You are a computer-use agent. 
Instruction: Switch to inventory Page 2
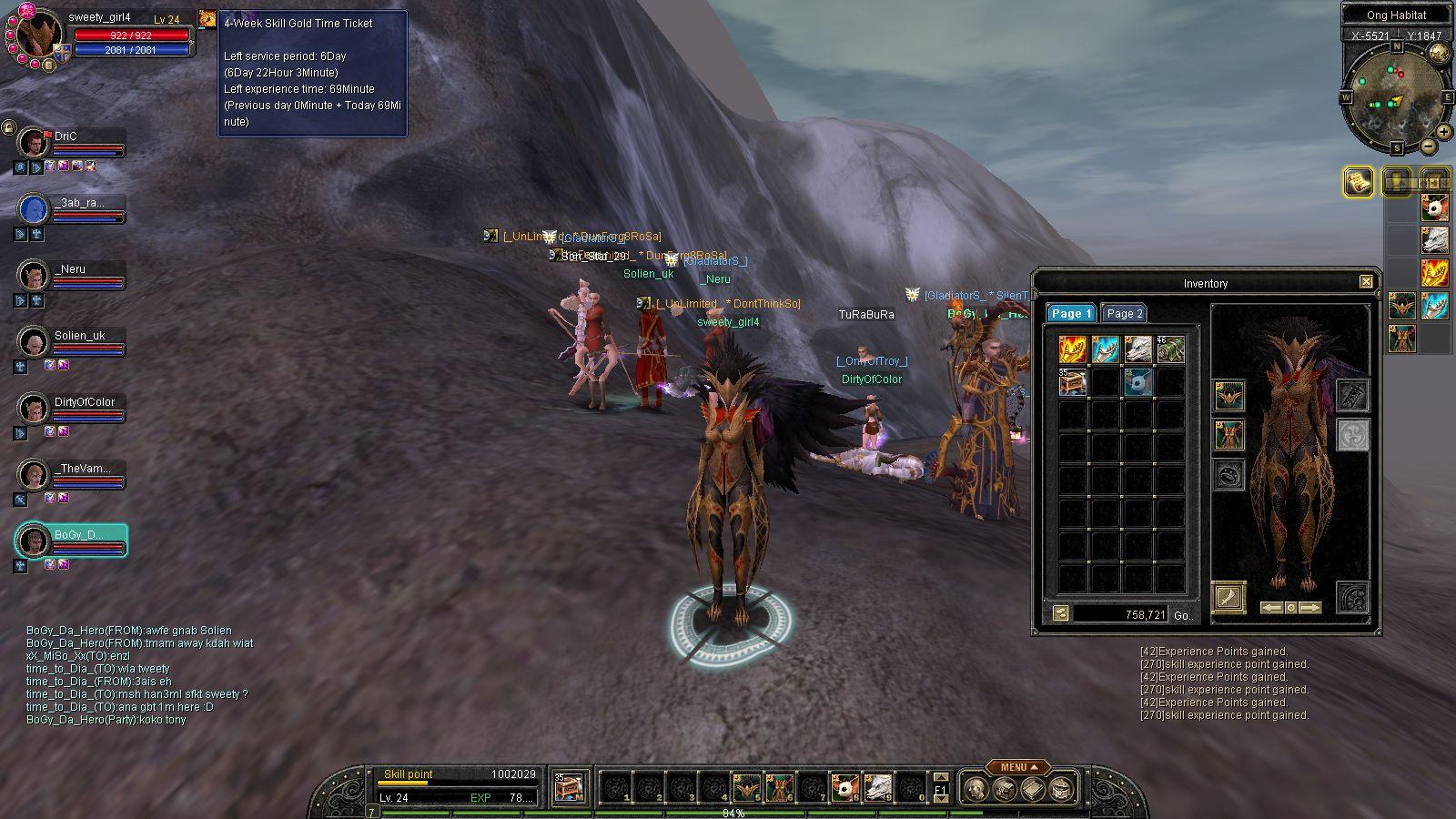(1124, 313)
